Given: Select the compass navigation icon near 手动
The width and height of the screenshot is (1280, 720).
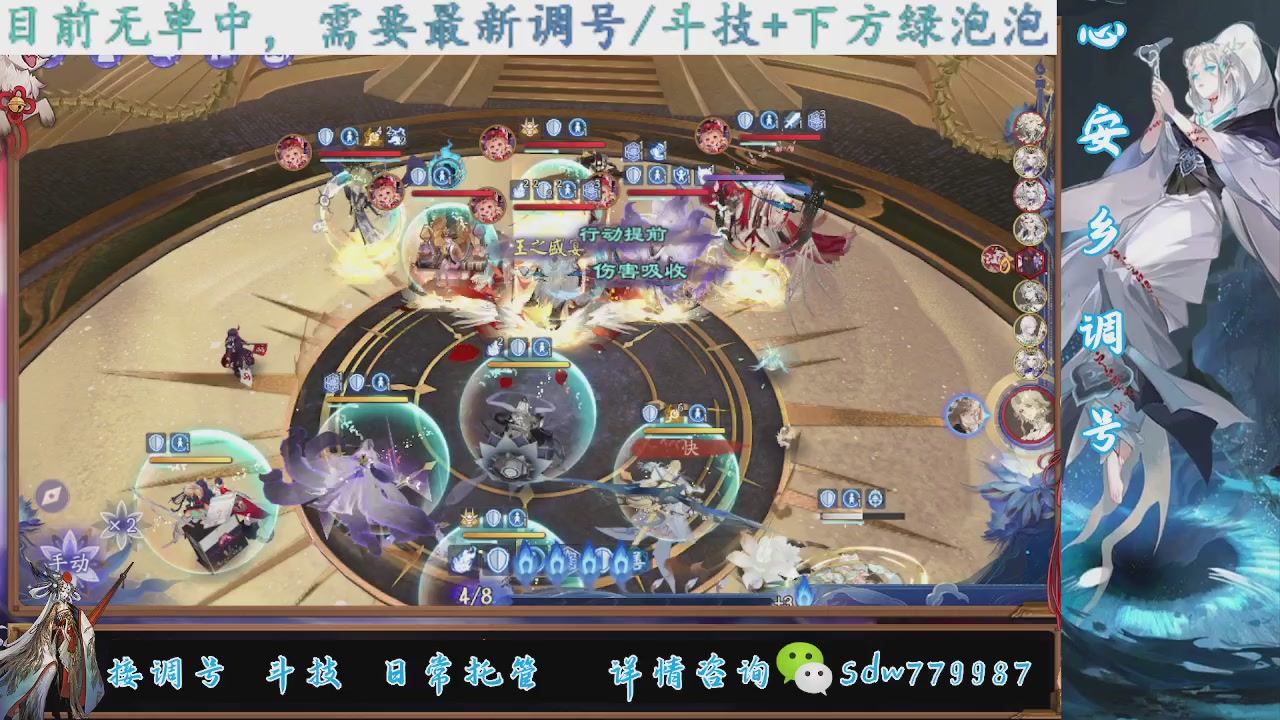Looking at the screenshot, I should tap(51, 495).
